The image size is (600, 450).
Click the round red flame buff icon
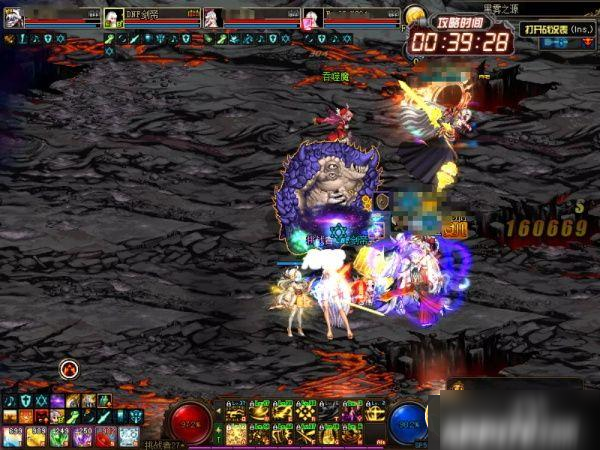point(69,369)
